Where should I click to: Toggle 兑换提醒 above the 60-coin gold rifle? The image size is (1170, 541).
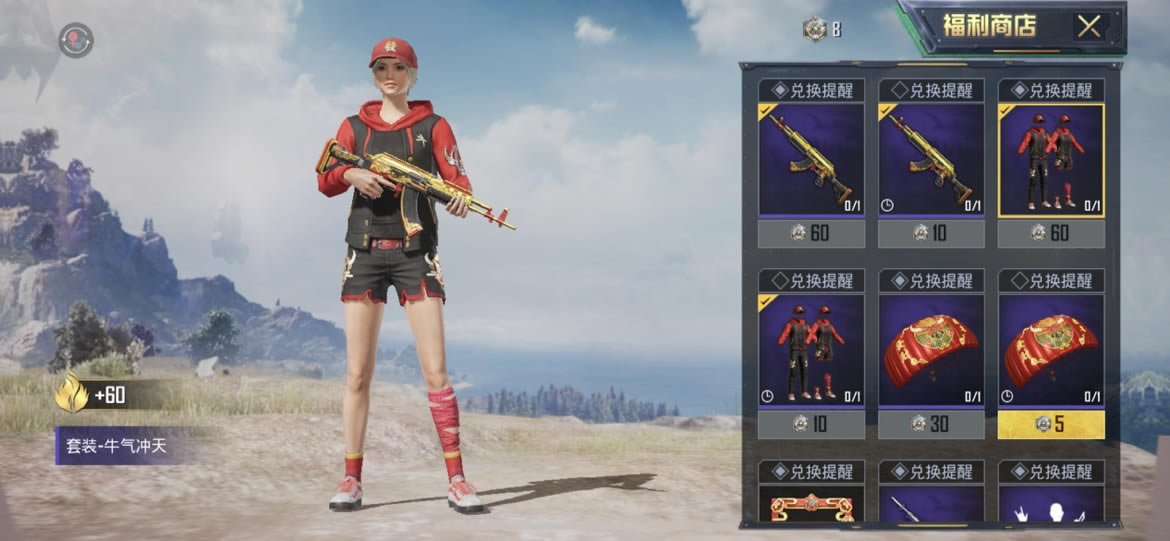[x=811, y=90]
